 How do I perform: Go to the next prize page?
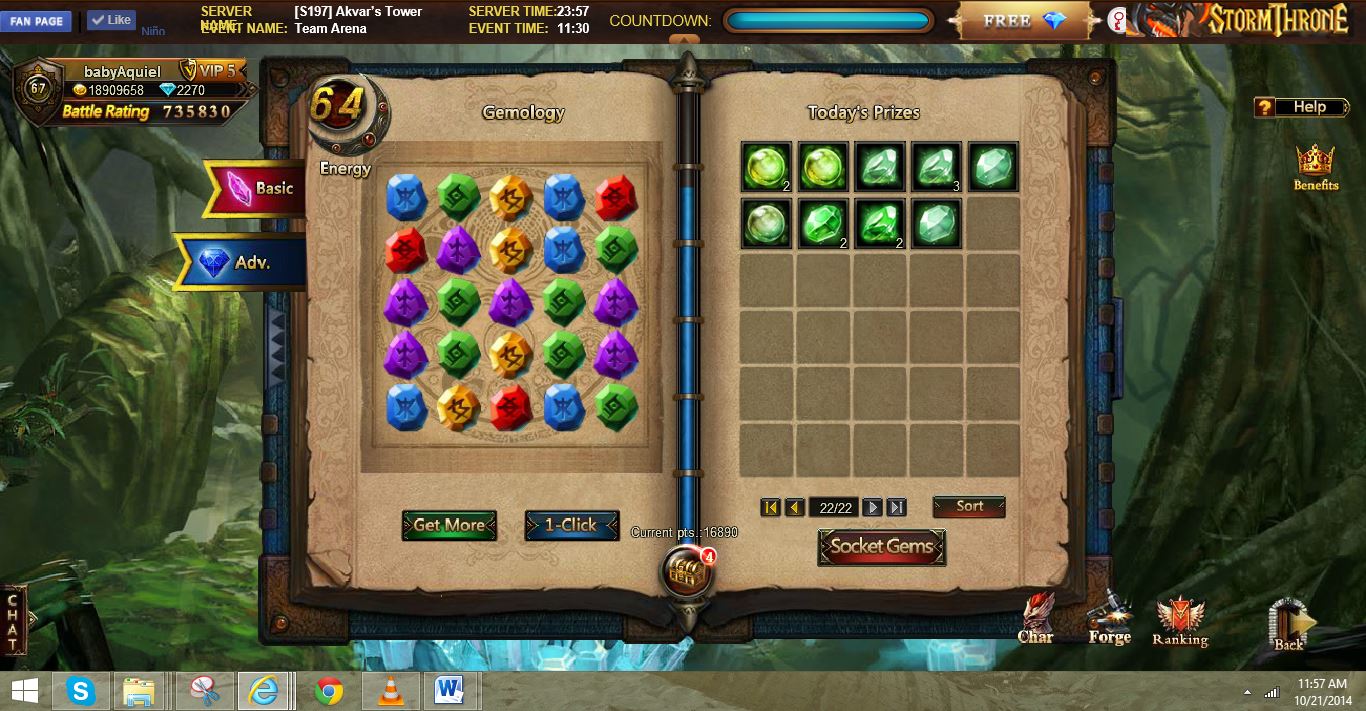point(872,508)
